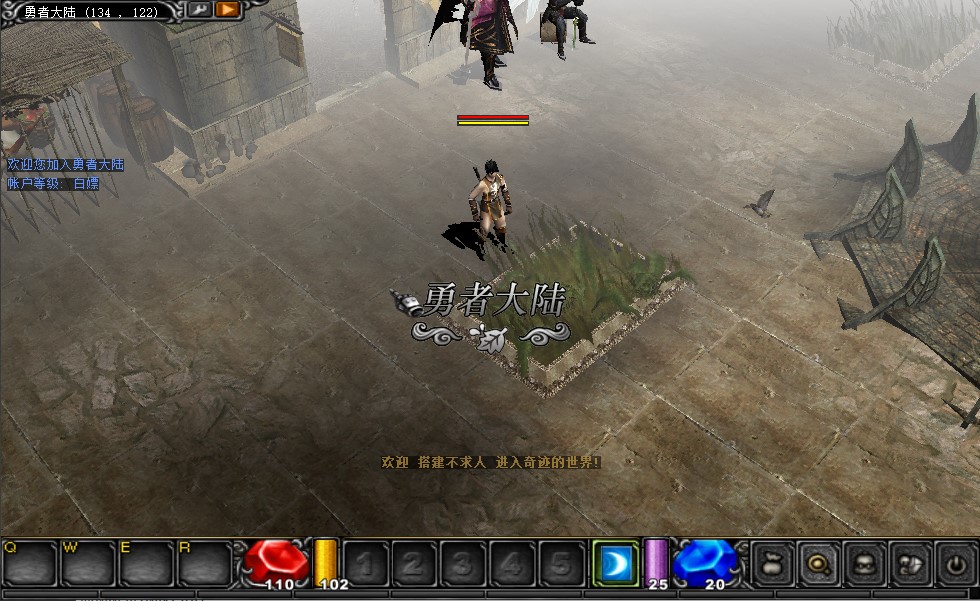The width and height of the screenshot is (980, 601).
Task: Click the orange play arrow button
Action: pos(228,10)
